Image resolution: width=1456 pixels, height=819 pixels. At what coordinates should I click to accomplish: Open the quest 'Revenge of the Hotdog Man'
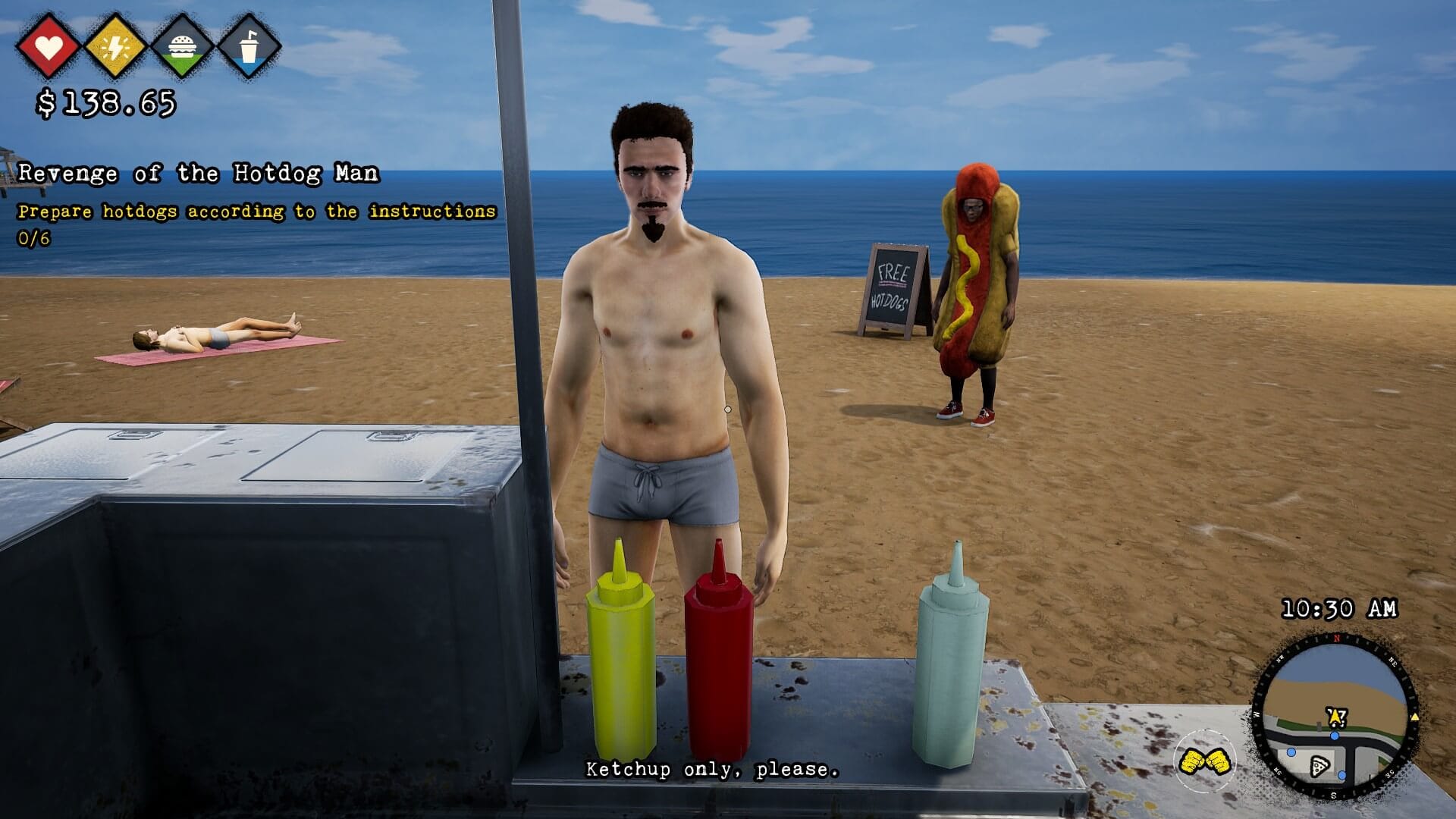tap(199, 173)
